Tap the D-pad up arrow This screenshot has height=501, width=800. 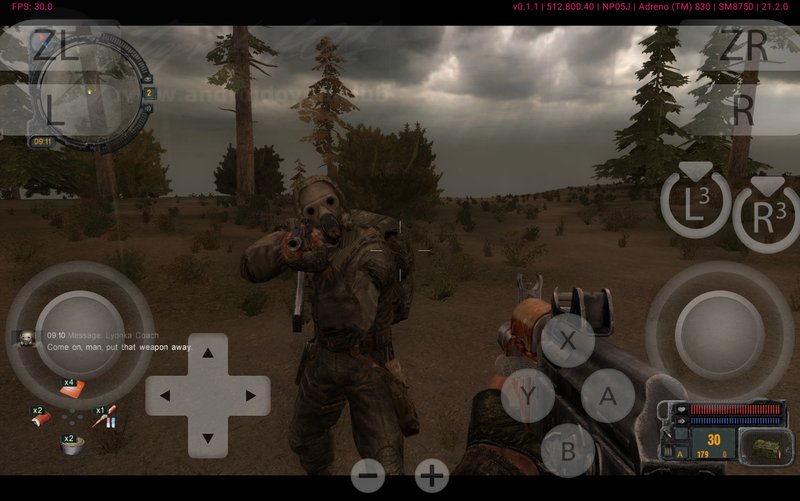tap(208, 353)
